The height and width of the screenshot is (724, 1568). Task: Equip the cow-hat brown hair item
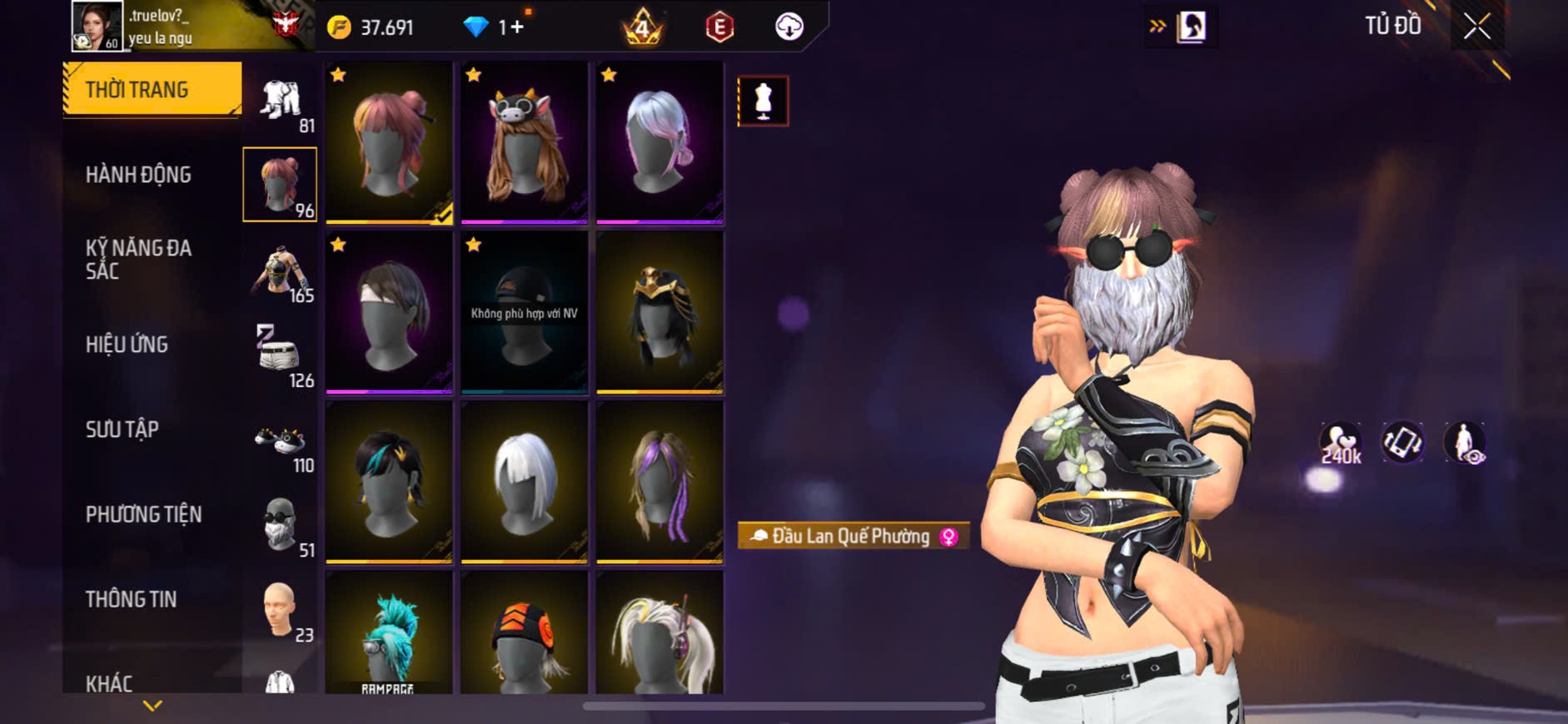tap(525, 142)
